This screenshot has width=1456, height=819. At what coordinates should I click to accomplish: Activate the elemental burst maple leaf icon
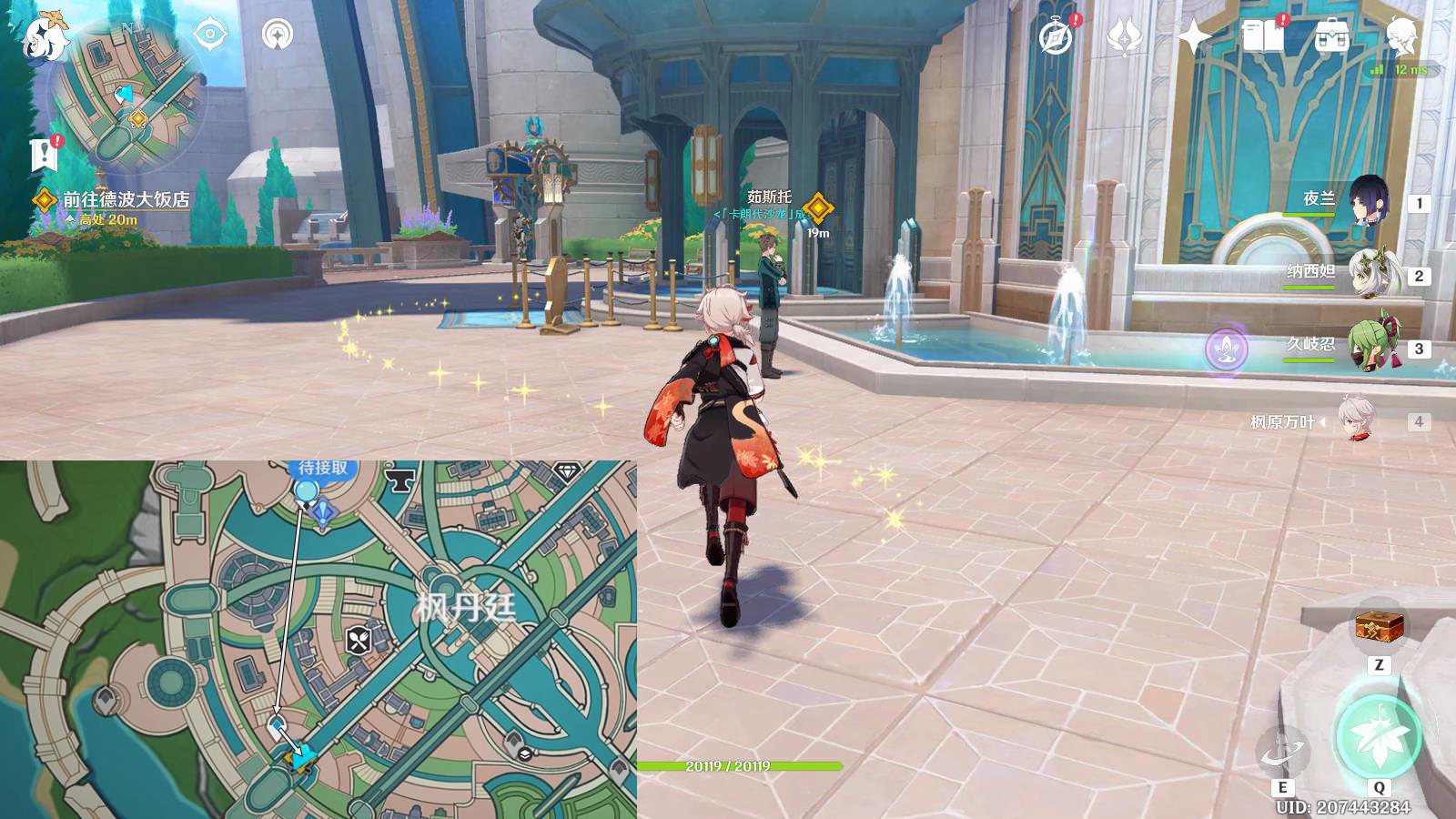pyautogui.click(x=1378, y=737)
